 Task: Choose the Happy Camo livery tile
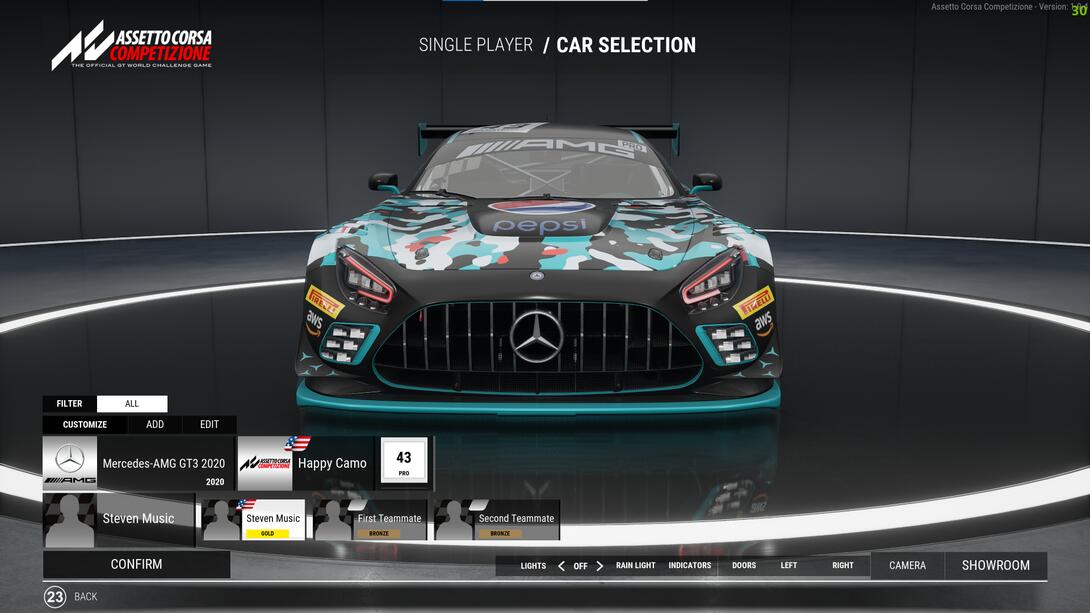(305, 463)
